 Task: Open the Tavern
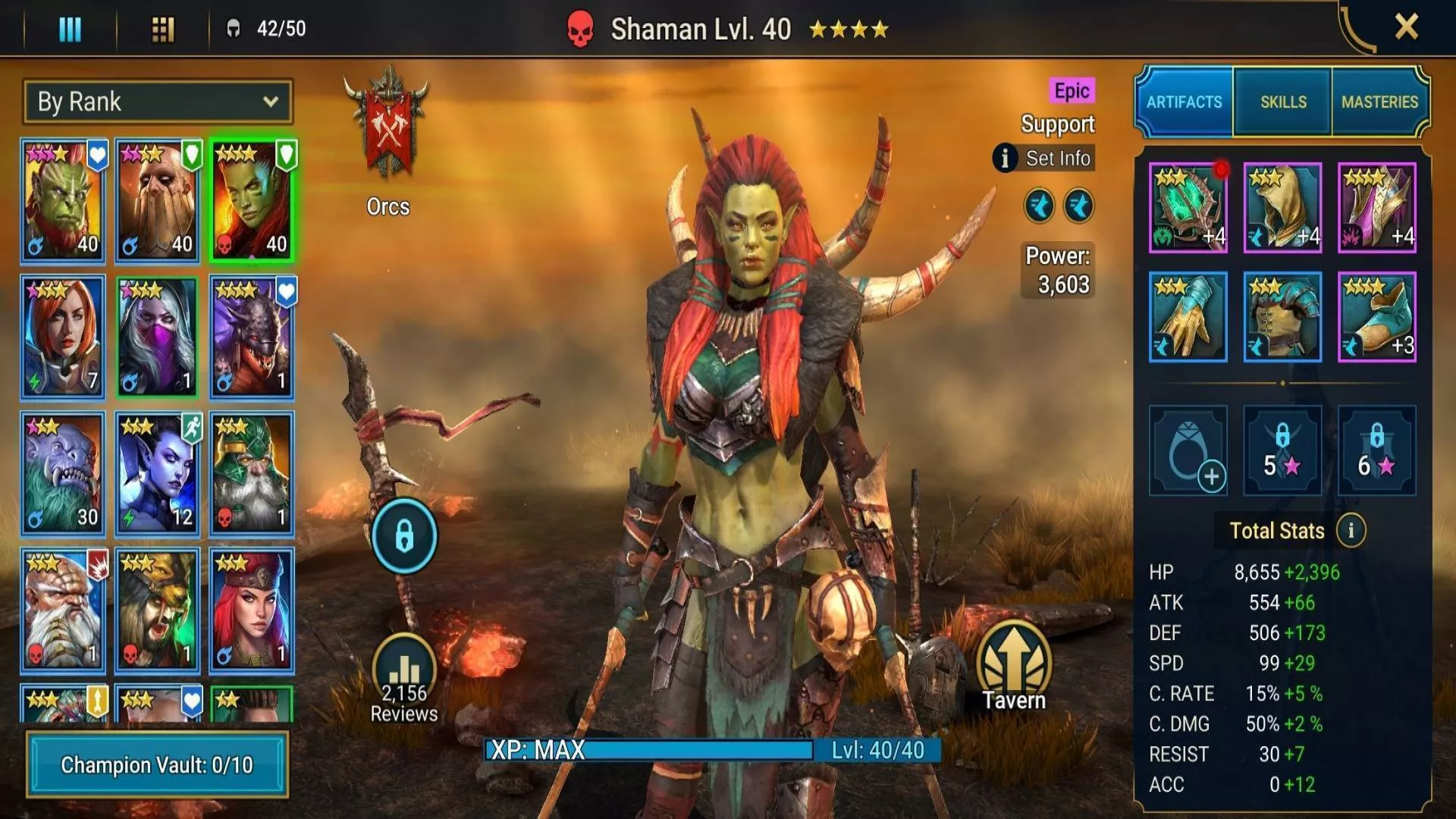tap(1013, 667)
